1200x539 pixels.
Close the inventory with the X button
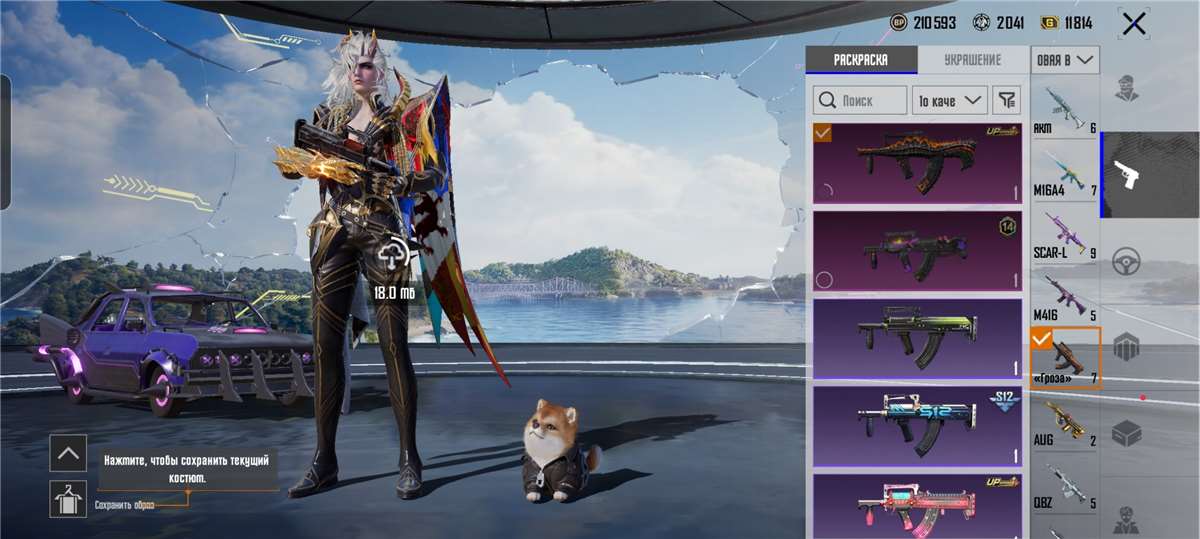(x=1133, y=24)
